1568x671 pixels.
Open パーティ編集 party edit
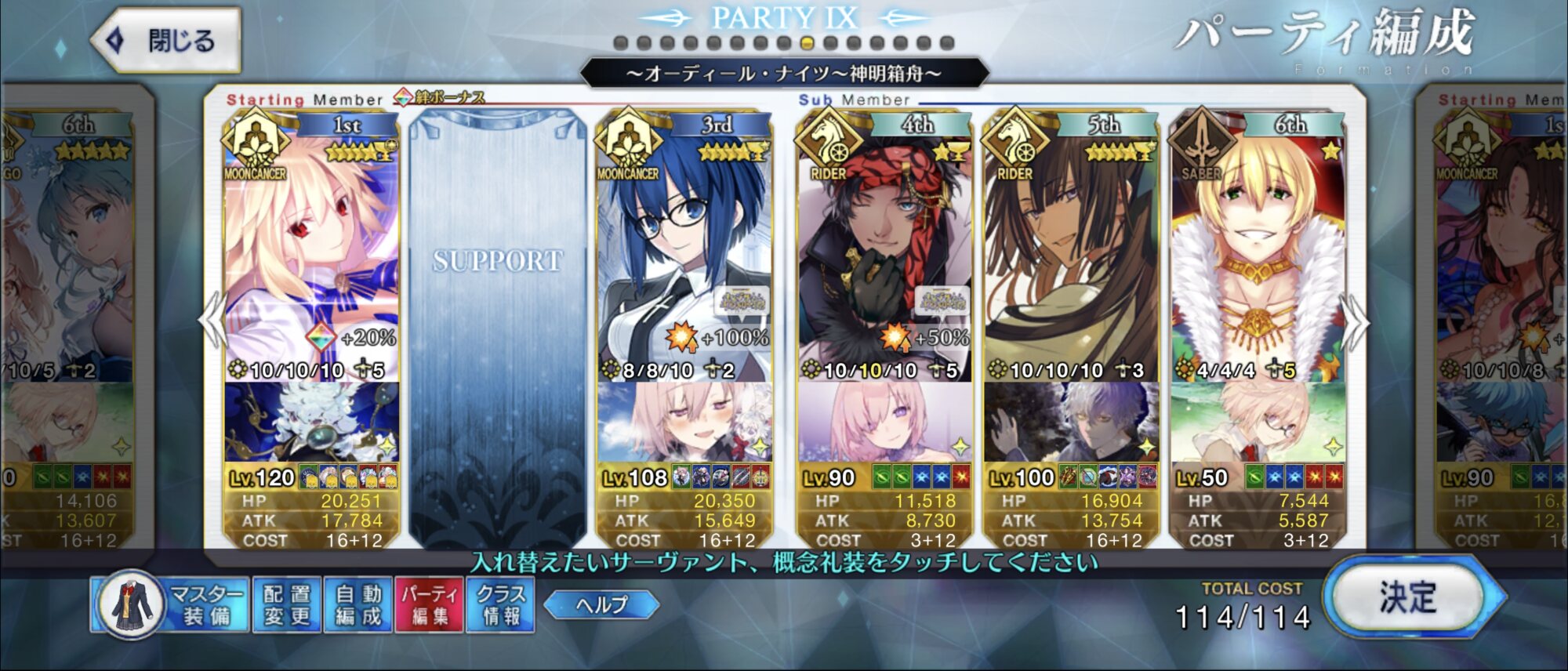(x=430, y=604)
